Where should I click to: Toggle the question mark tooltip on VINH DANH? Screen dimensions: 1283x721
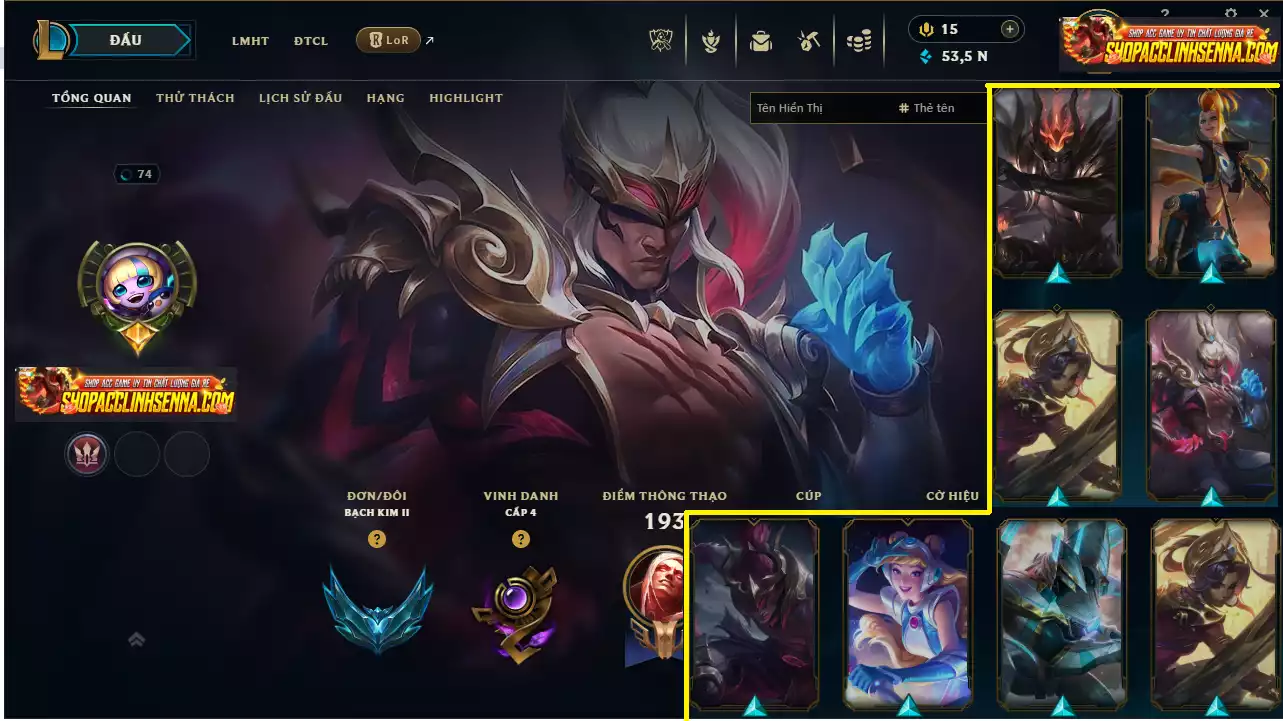520,539
